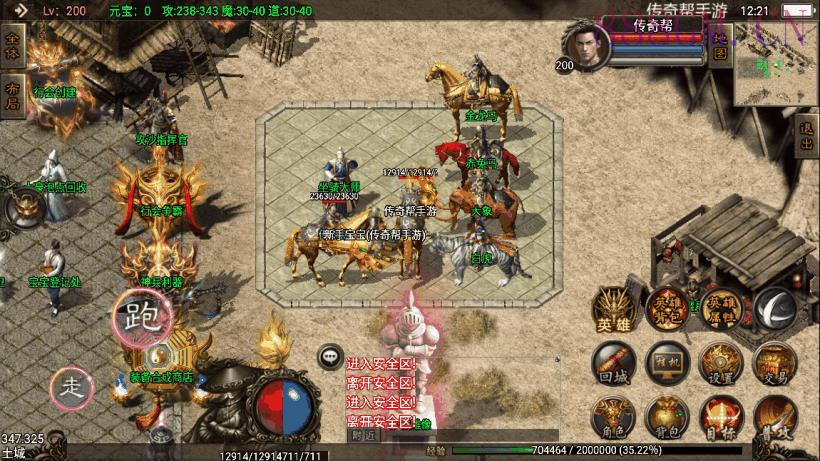Use the 回城 return-to-town scroll
820x461 pixels.
(612, 363)
